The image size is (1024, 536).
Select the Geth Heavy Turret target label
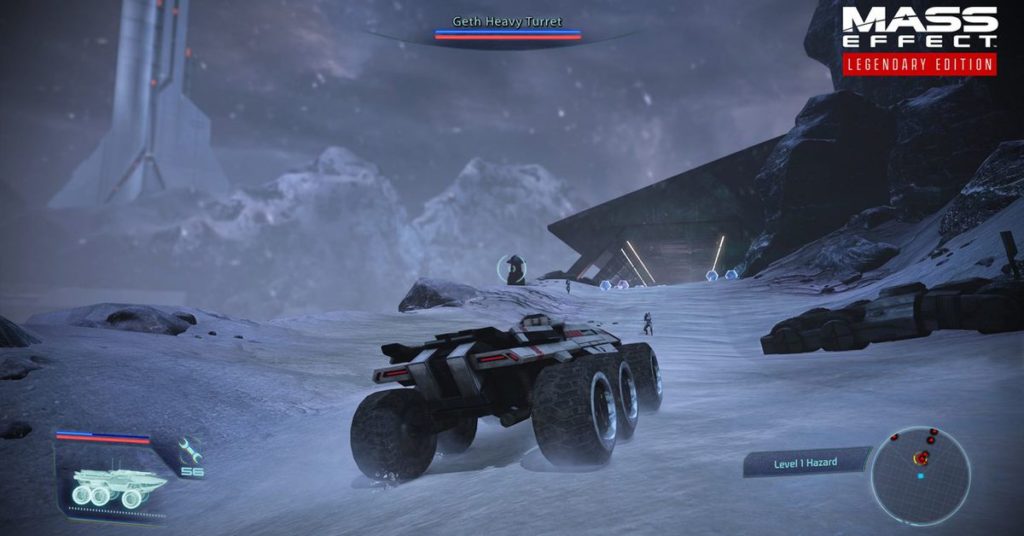pyautogui.click(x=507, y=21)
